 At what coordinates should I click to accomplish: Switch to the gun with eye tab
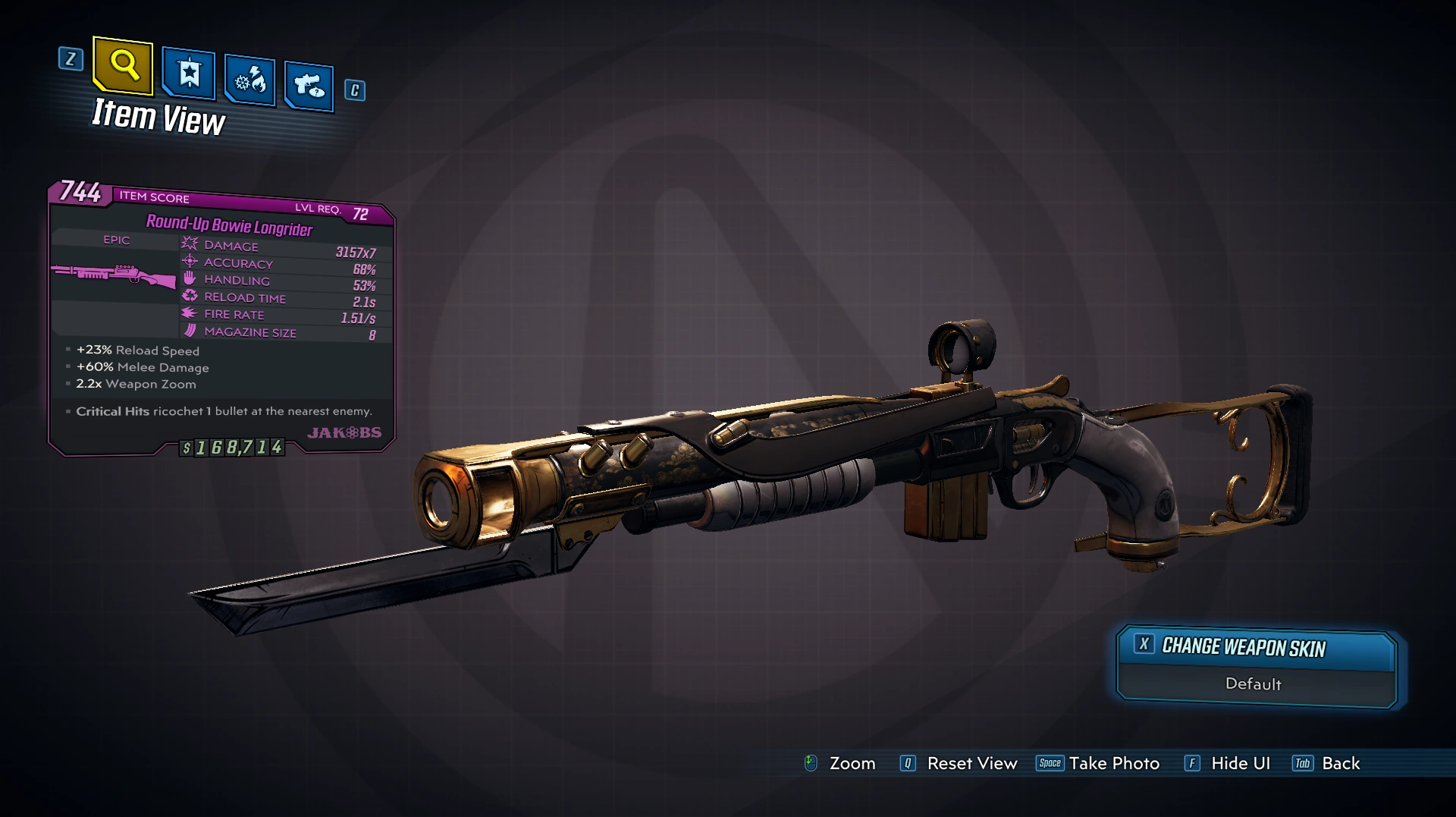coord(309,86)
